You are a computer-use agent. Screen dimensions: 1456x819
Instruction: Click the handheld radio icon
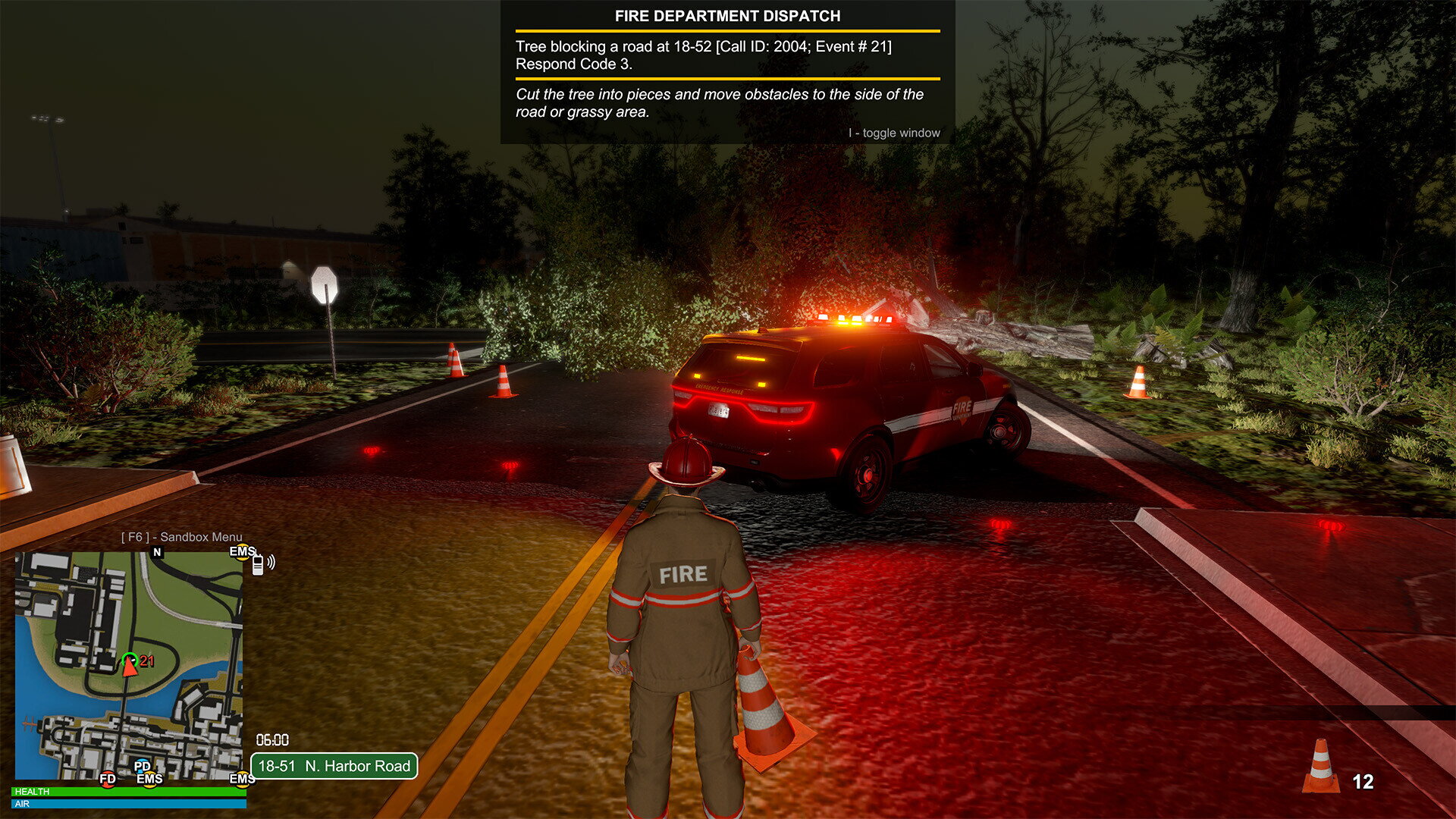click(259, 563)
